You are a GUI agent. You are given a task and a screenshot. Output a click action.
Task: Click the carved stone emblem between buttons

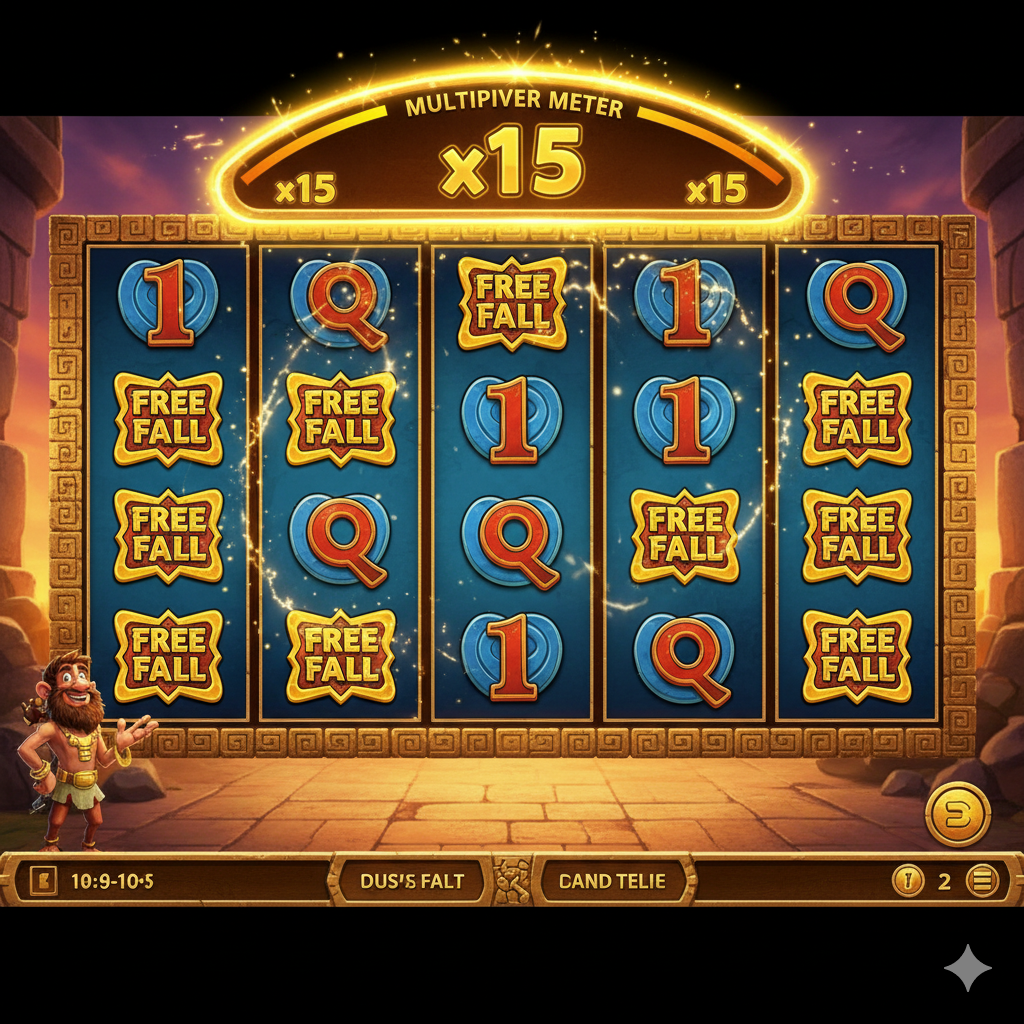point(511,881)
